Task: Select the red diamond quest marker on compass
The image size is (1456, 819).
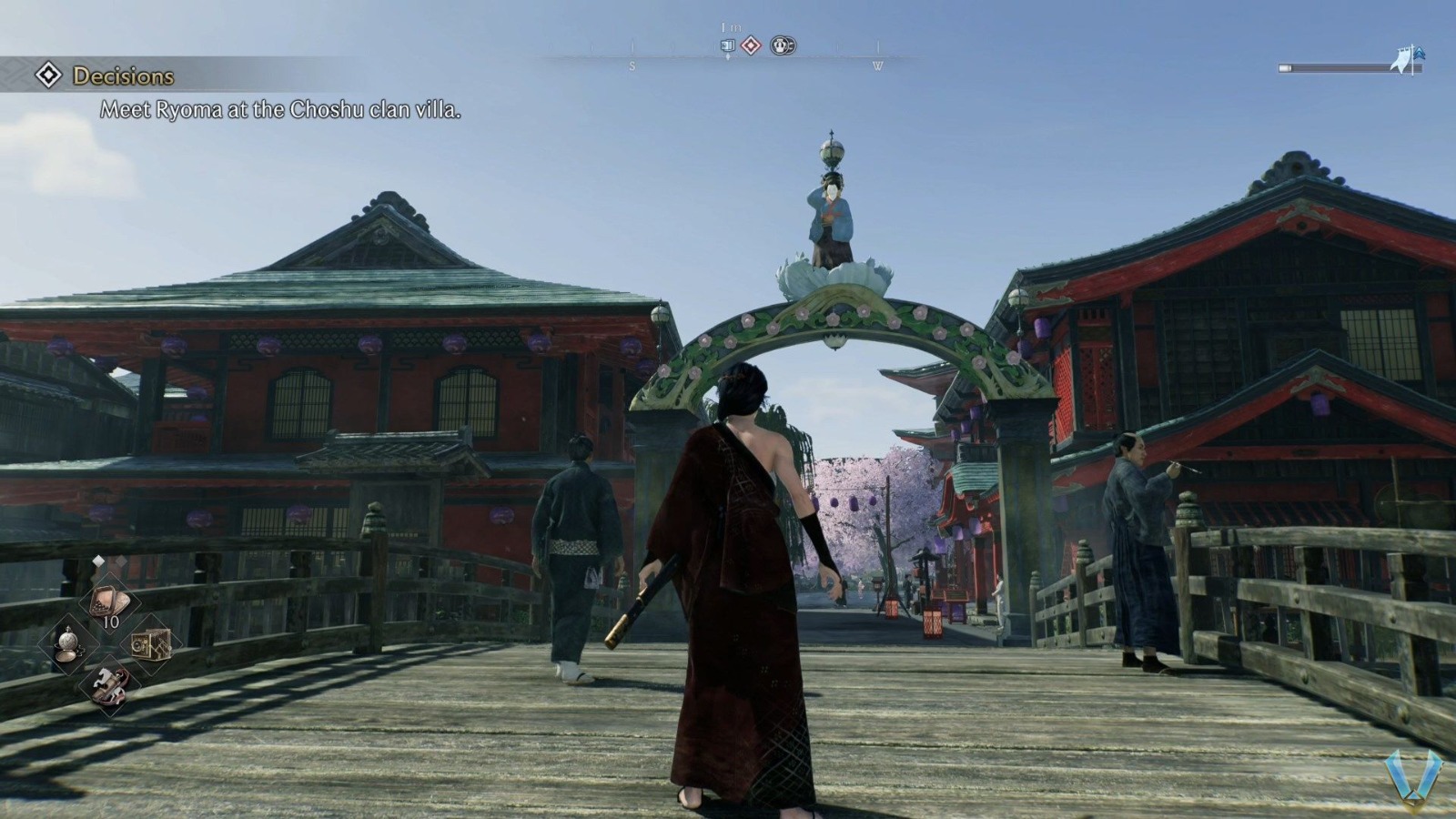Action: [751, 45]
